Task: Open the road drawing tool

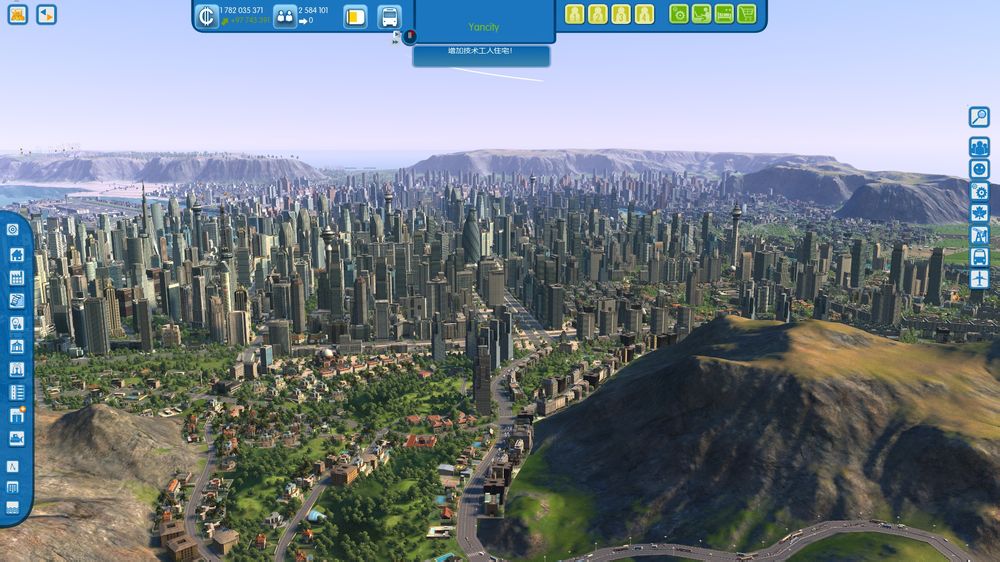Action: (x=13, y=466)
